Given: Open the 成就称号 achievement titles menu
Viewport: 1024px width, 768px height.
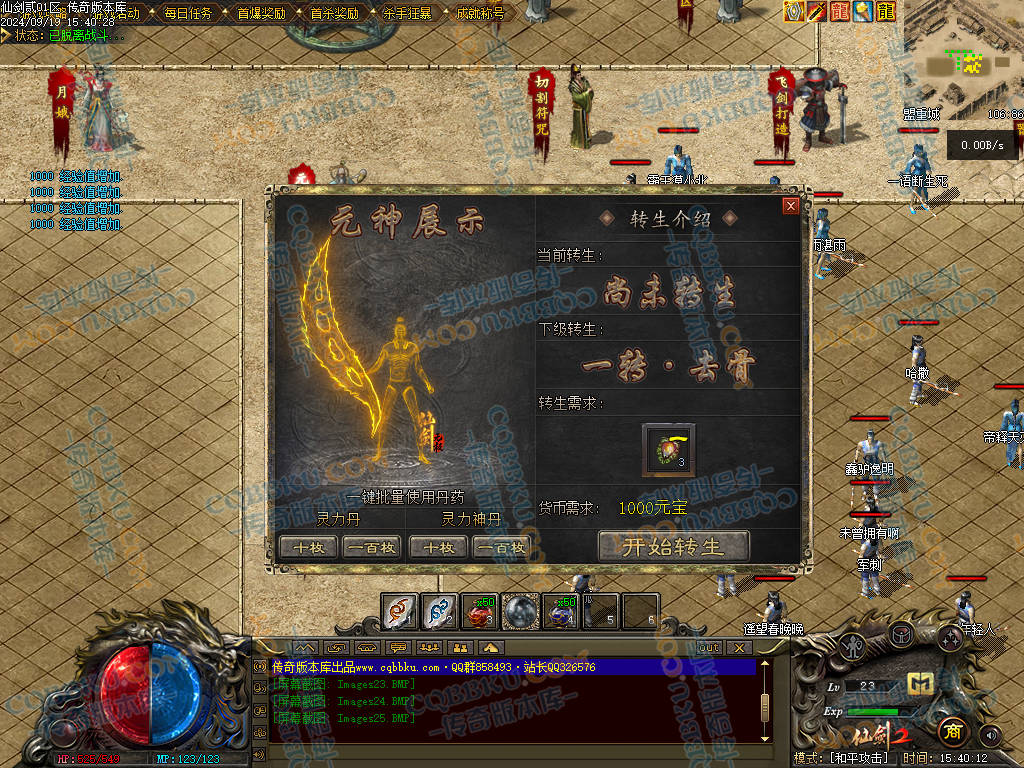Looking at the screenshot, I should 480,14.
